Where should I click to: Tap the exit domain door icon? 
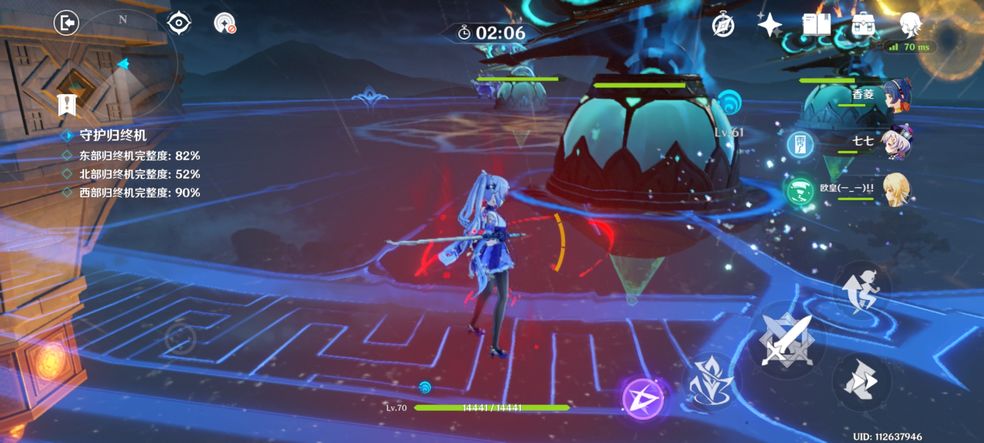tap(67, 22)
